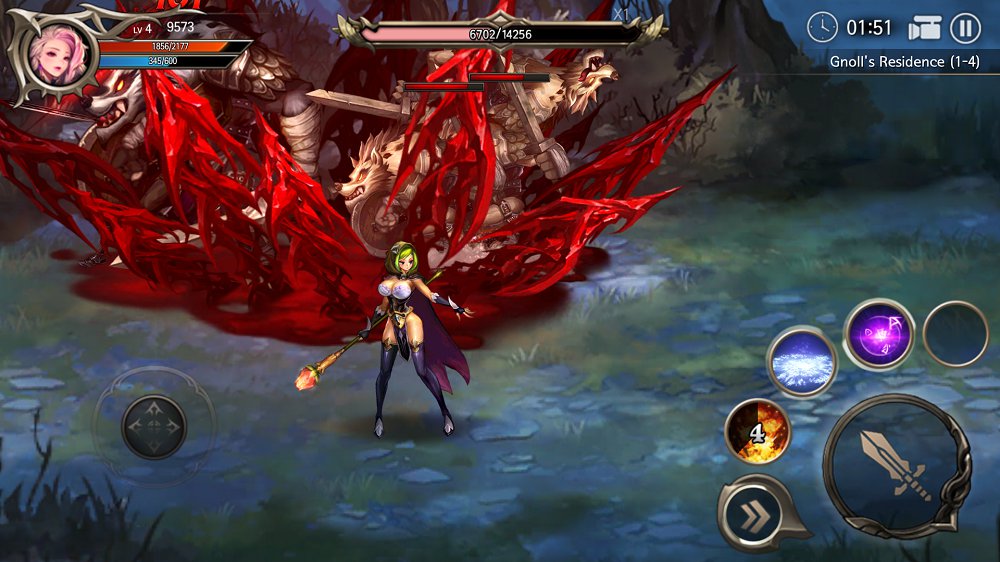Attack with the sword button
The height and width of the screenshot is (562, 1000).
pyautogui.click(x=896, y=467)
